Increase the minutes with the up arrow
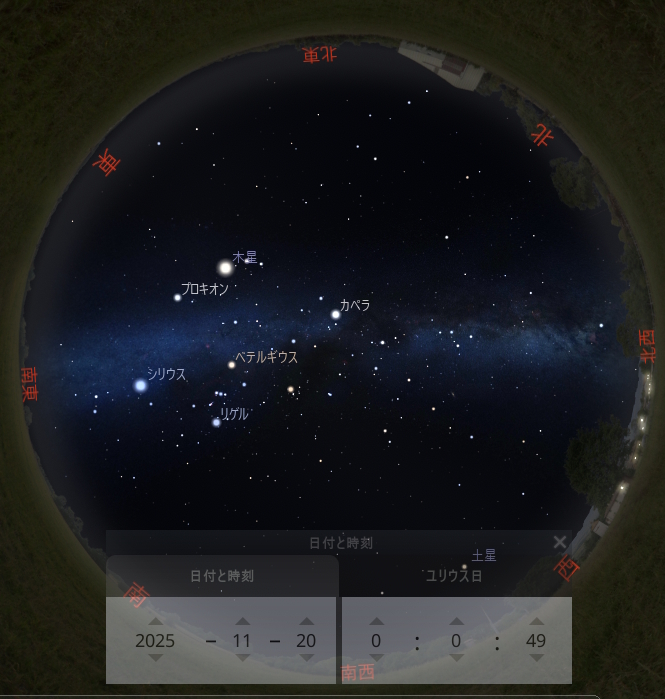 pos(457,621)
